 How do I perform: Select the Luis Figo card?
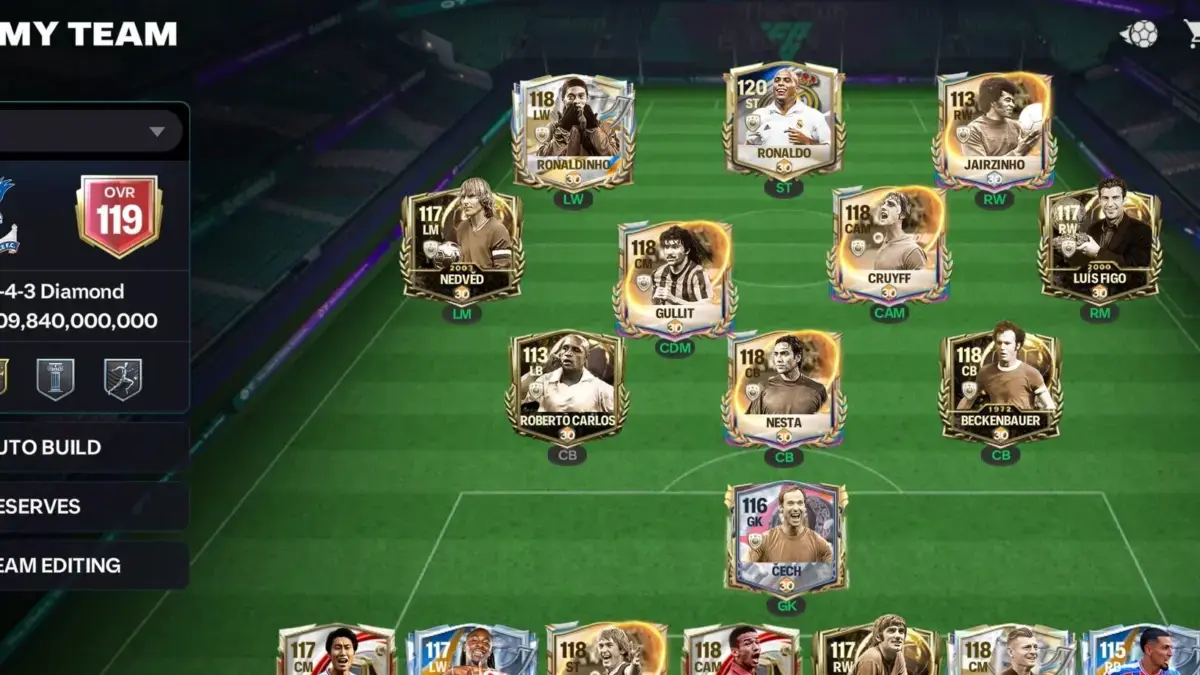click(1099, 245)
